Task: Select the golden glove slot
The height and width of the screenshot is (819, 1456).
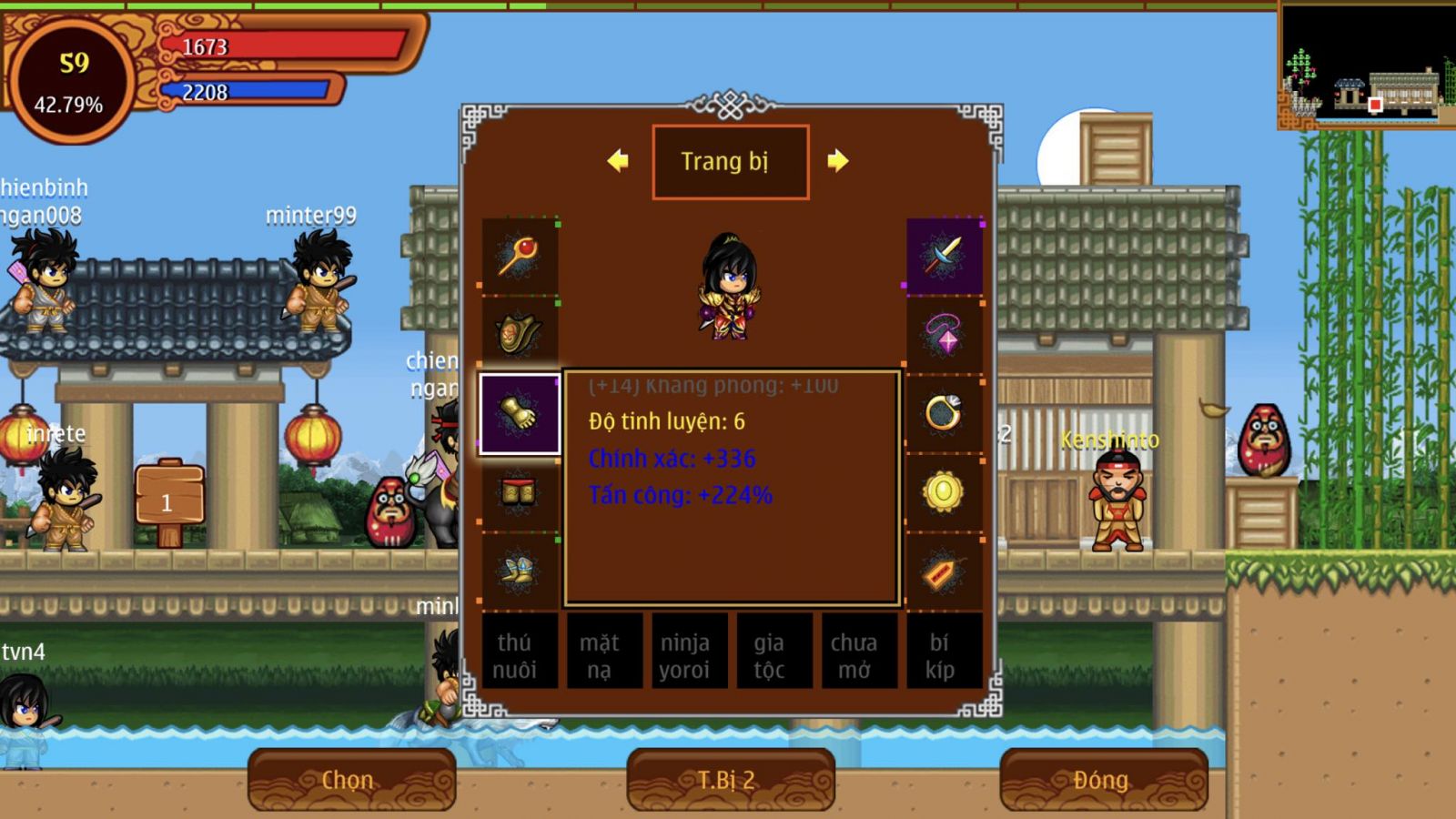Action: click(519, 414)
